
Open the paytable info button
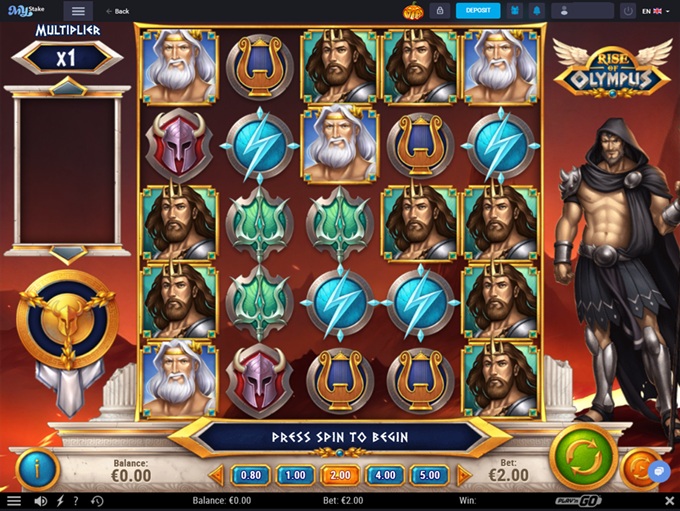(x=39, y=468)
